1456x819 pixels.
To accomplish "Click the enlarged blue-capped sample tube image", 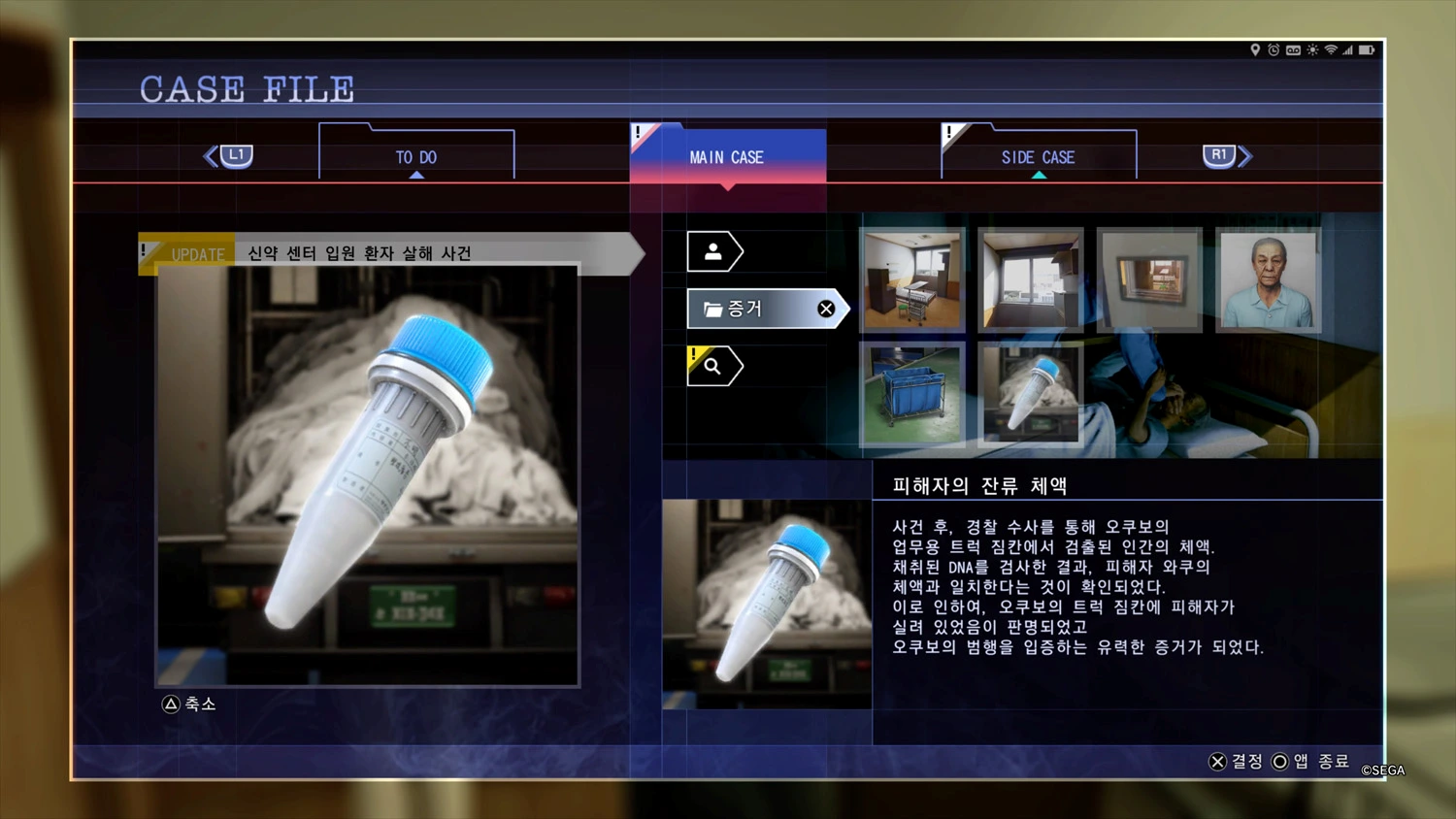I will [x=368, y=475].
